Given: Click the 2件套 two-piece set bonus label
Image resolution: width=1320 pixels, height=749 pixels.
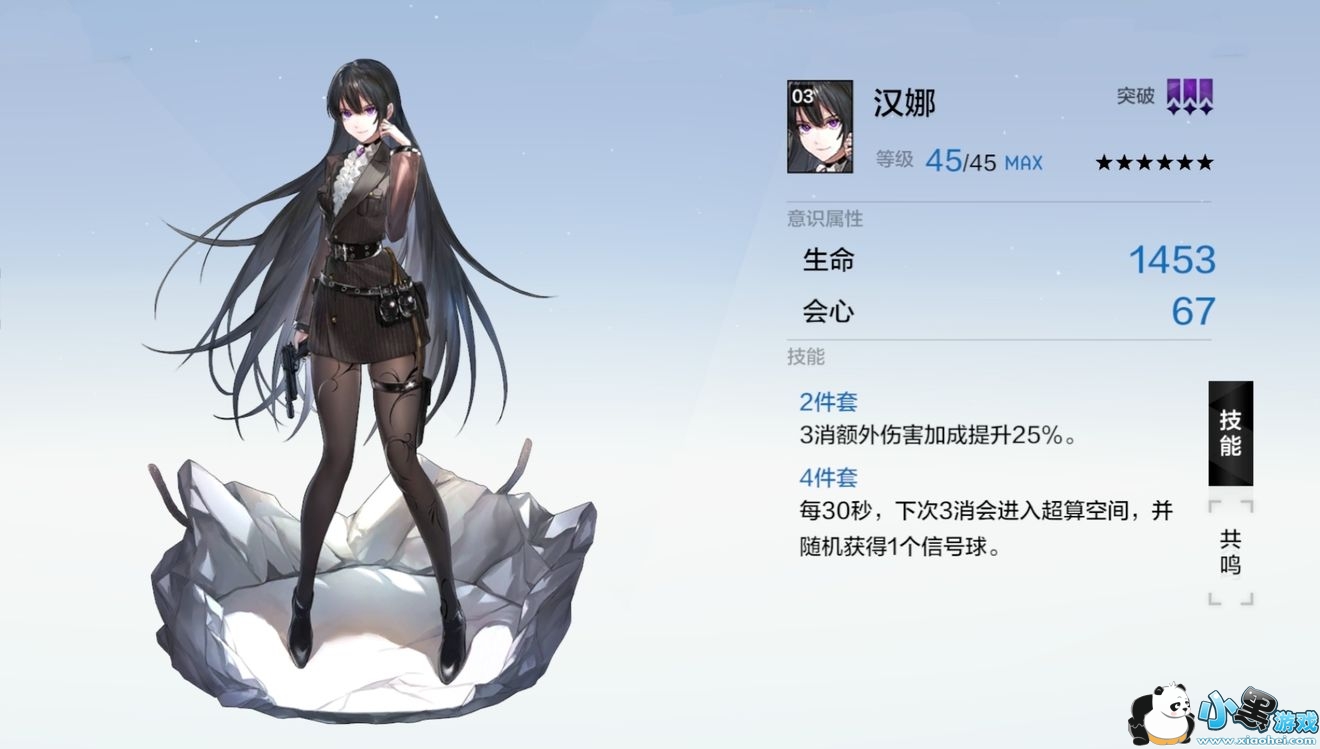Looking at the screenshot, I should pos(828,401).
